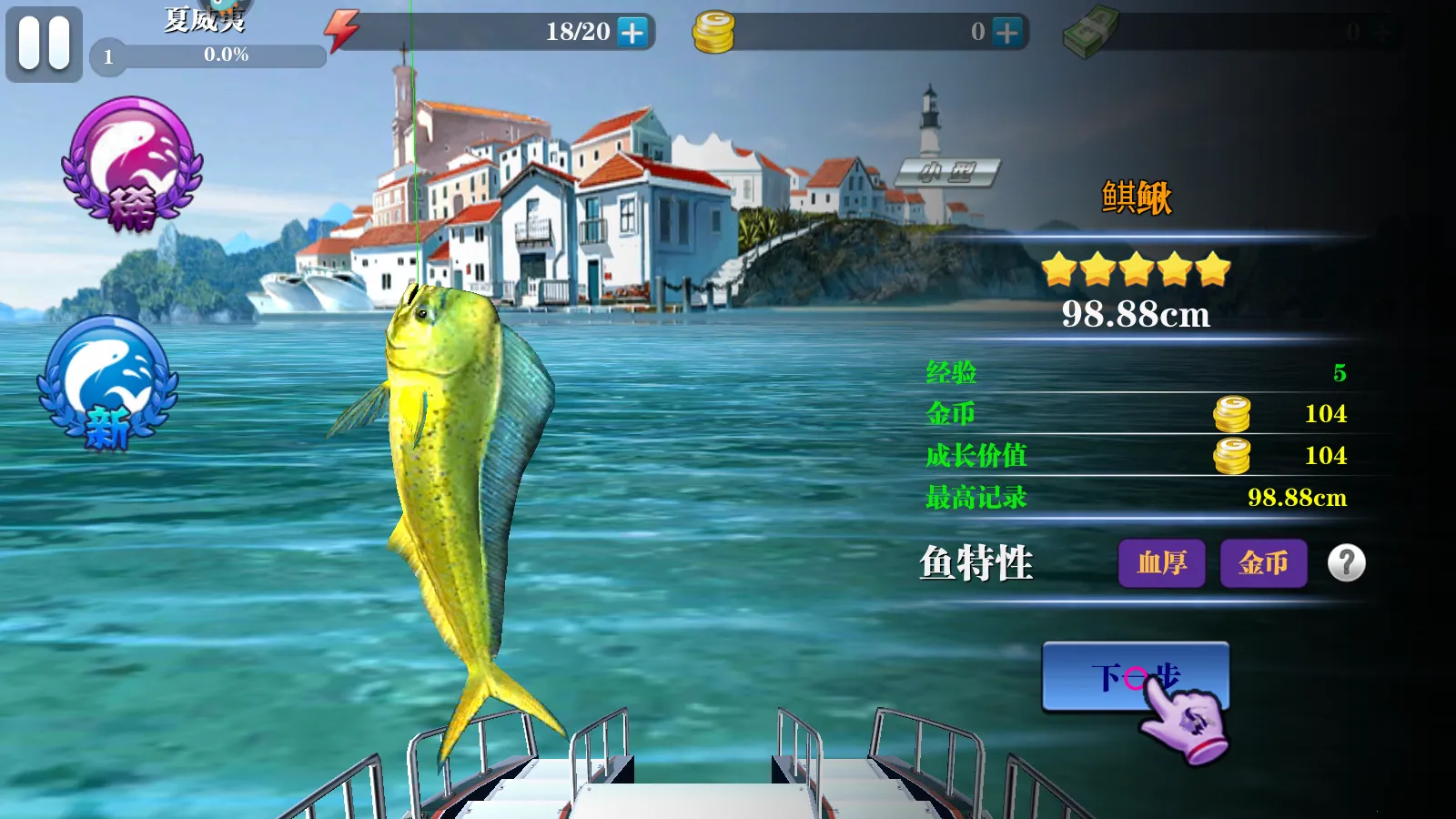The image size is (1456, 819).
Task: Pause the game
Action: coord(44,44)
